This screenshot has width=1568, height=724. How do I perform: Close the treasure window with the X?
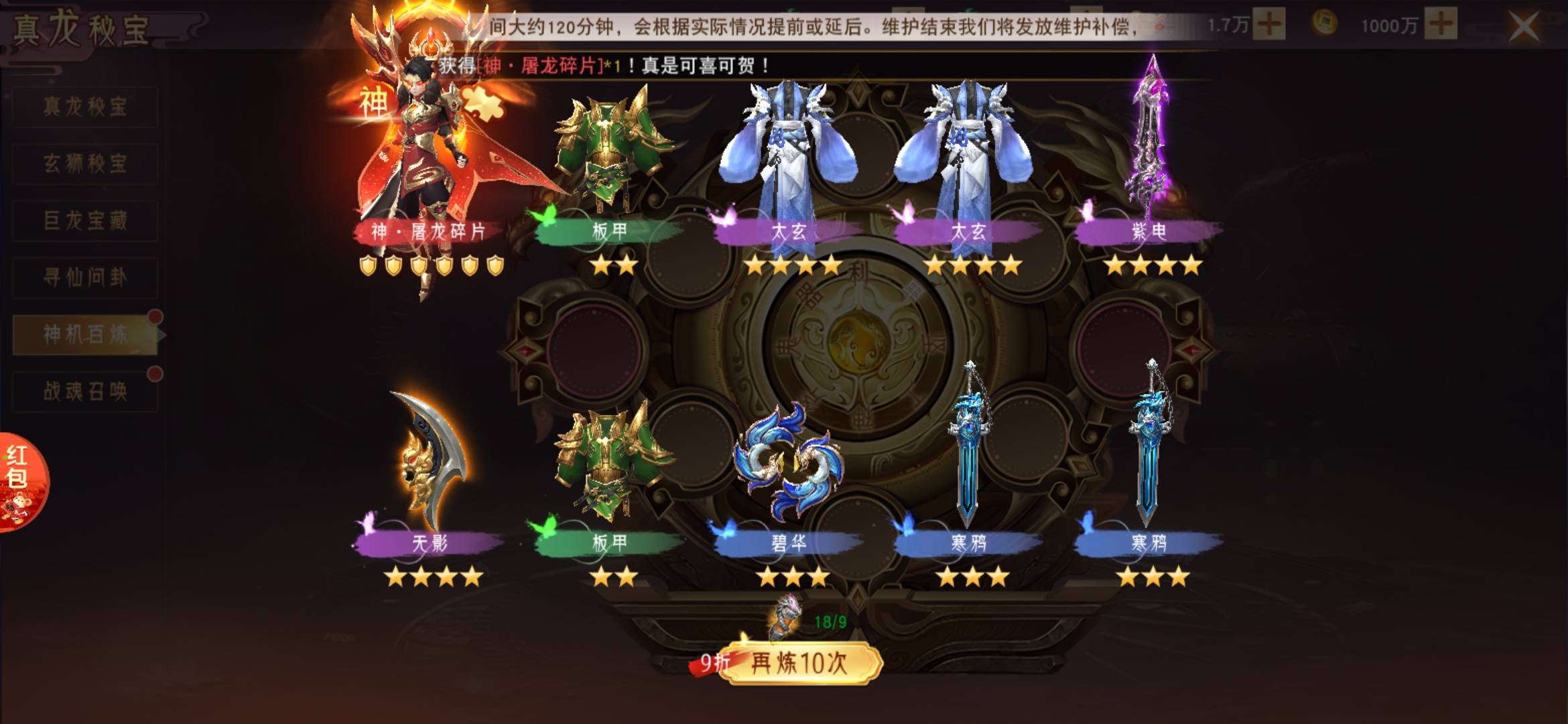point(1524,27)
